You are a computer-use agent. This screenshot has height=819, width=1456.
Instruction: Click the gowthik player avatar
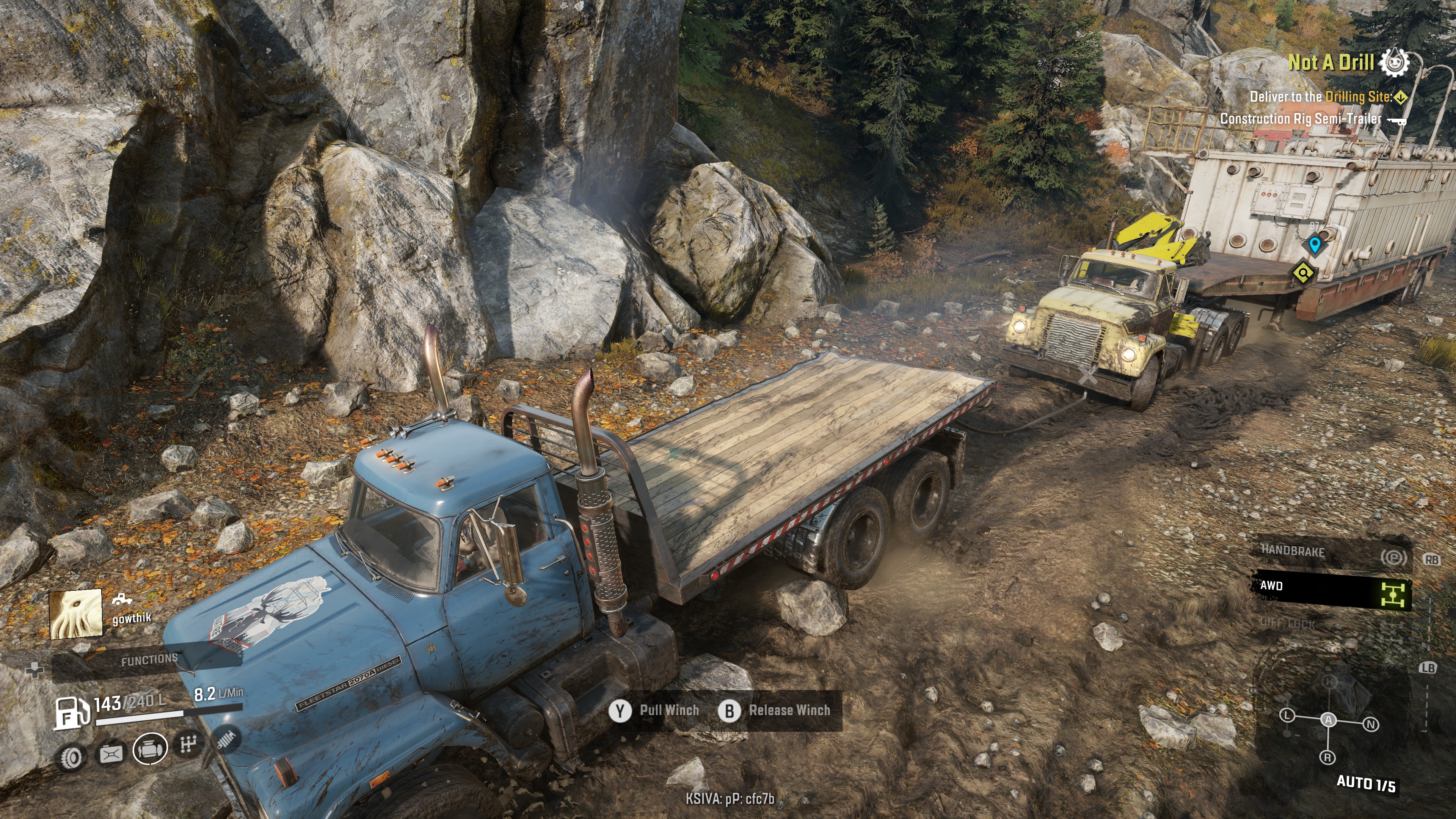(76, 614)
